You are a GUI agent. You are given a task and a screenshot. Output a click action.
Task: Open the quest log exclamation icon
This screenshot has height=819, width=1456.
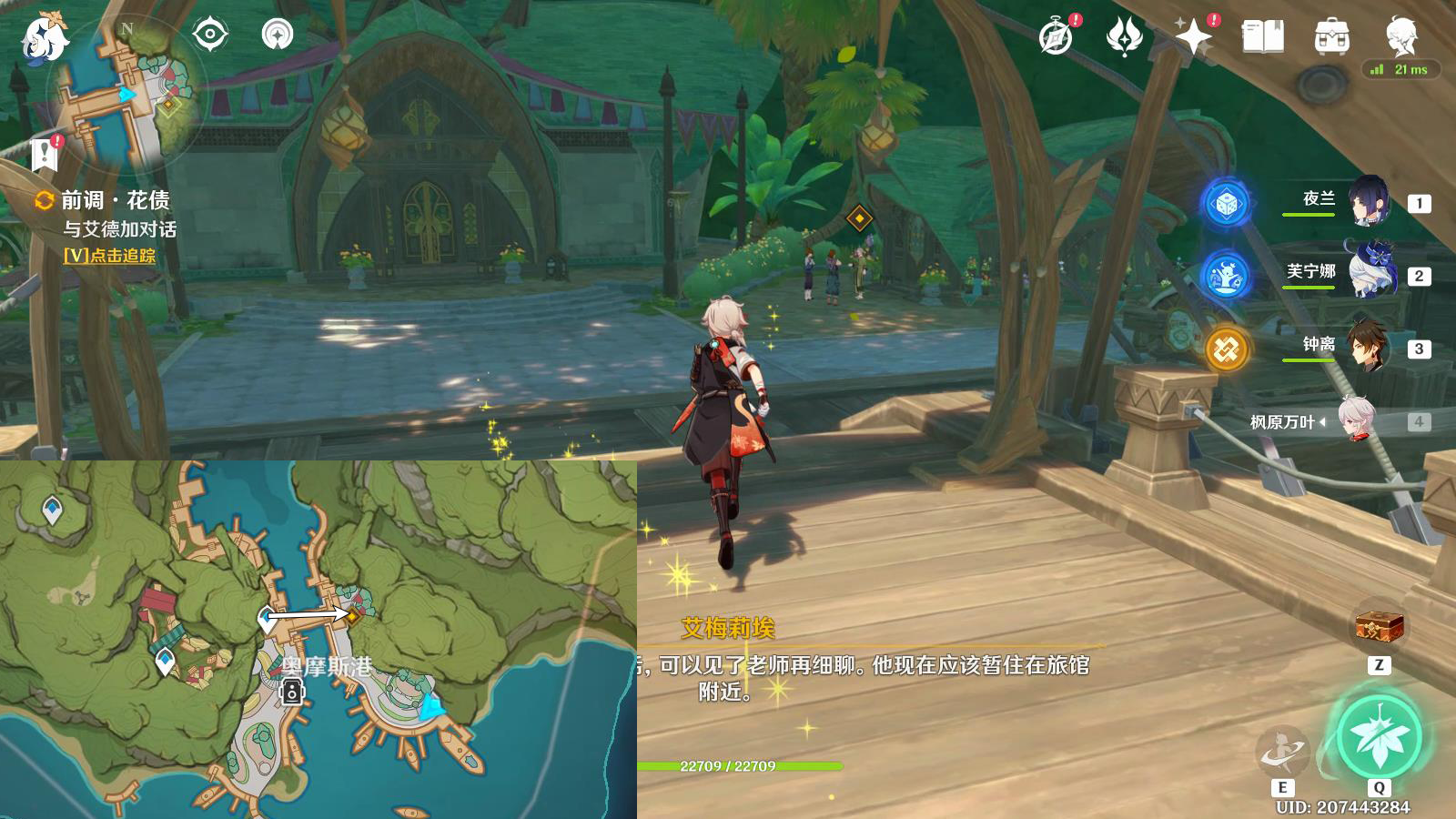pos(45,154)
